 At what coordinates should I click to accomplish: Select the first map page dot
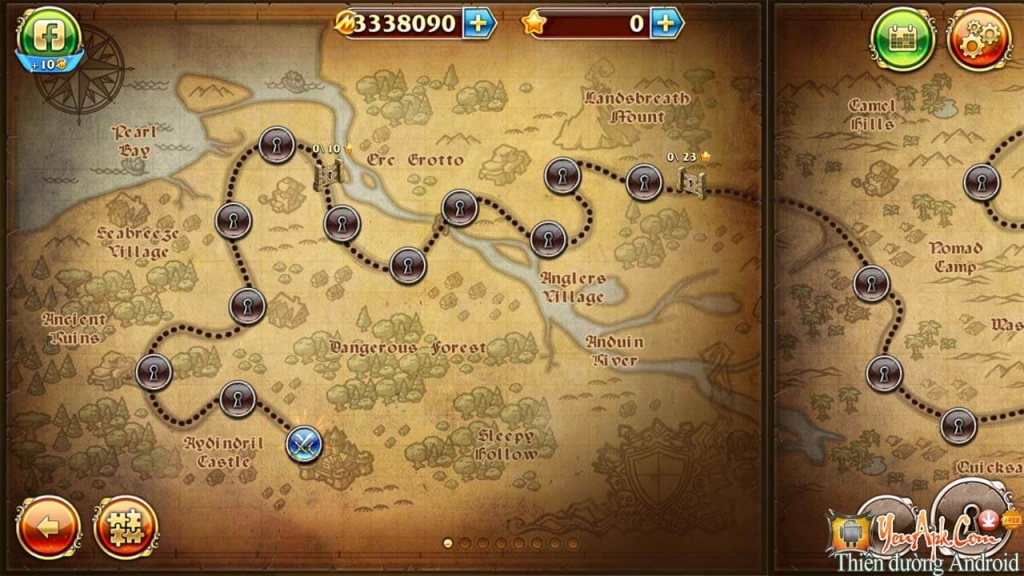[448, 543]
